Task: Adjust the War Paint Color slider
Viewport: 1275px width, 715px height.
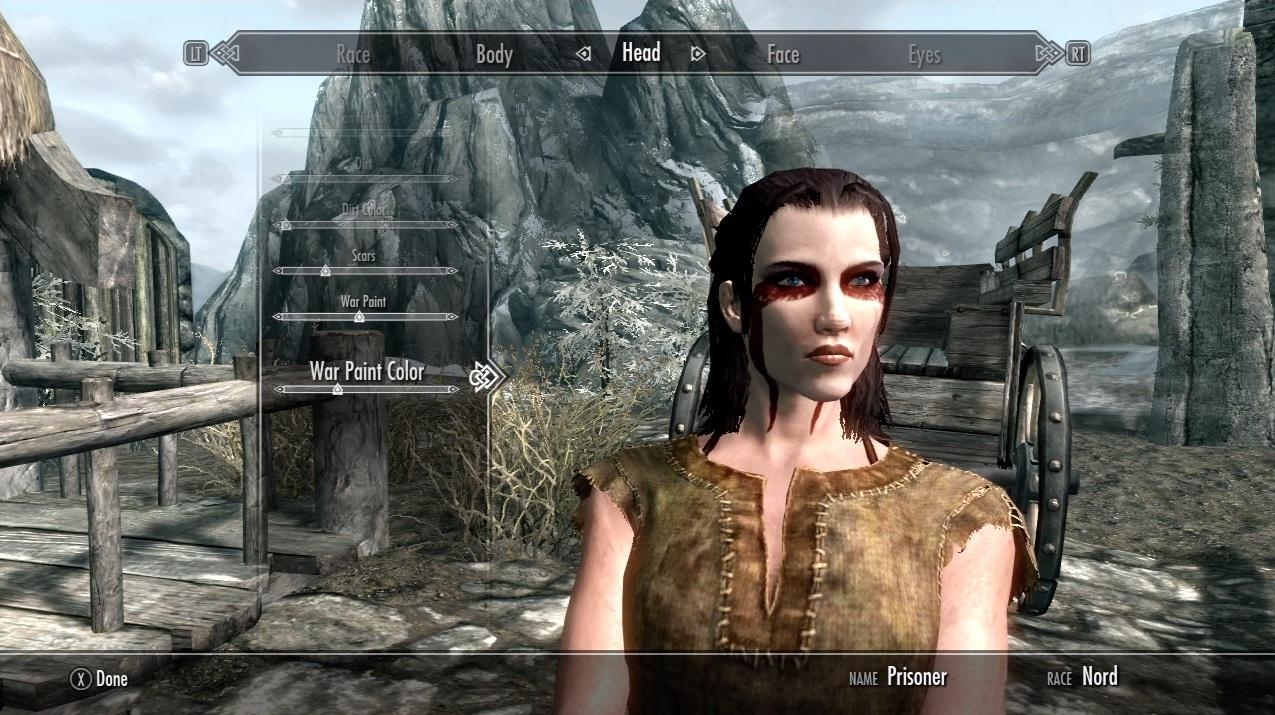Action: point(337,389)
